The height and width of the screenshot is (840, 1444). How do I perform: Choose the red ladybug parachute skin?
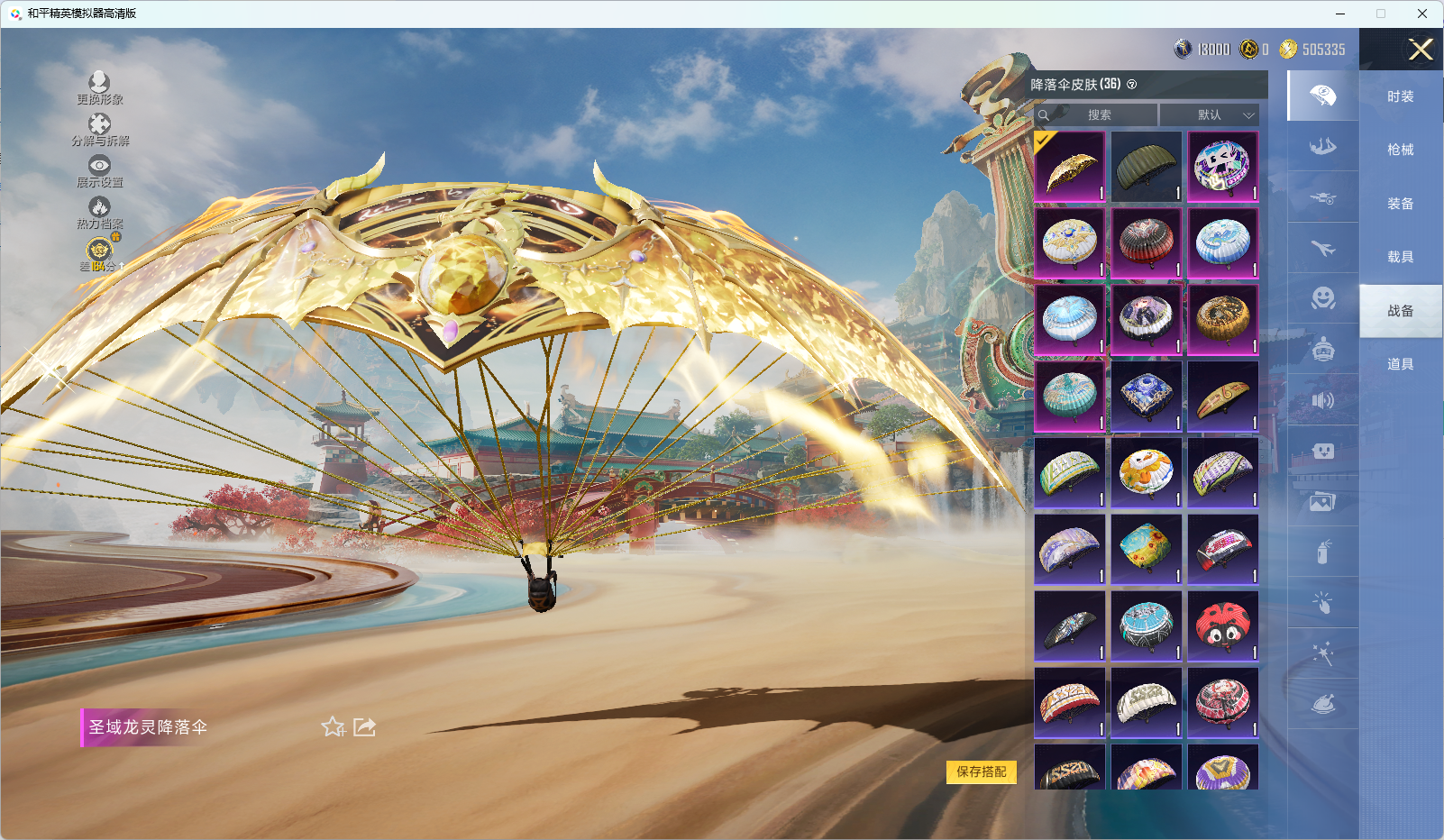1222,626
